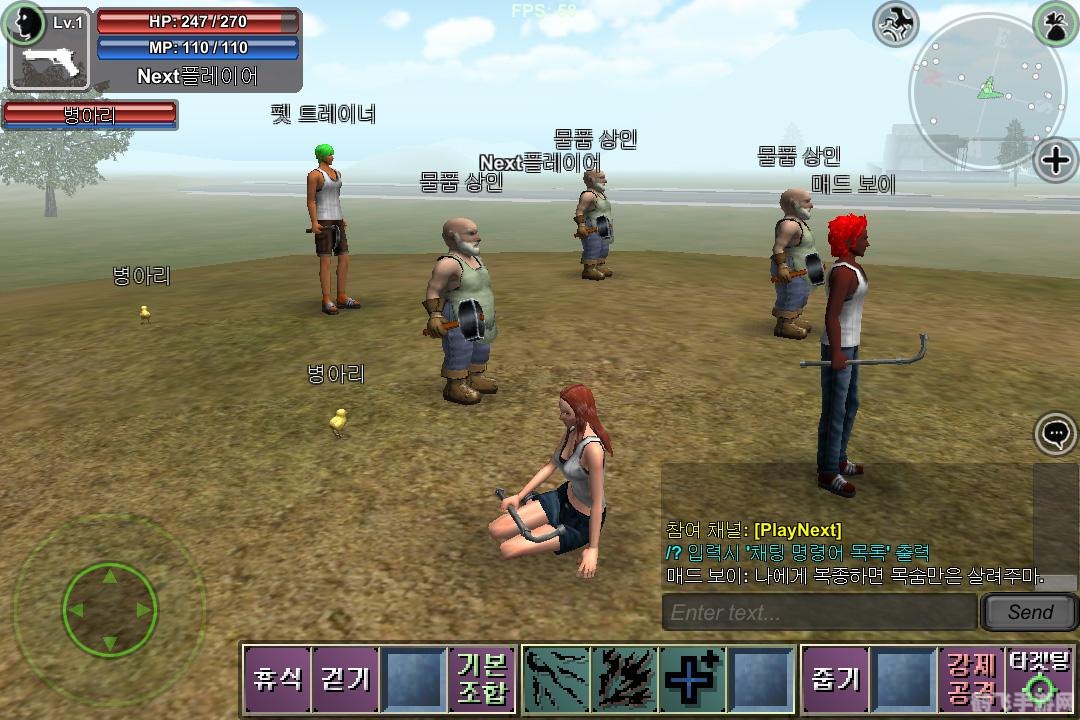Send the chat message
1080x720 pixels.
[x=1029, y=612]
